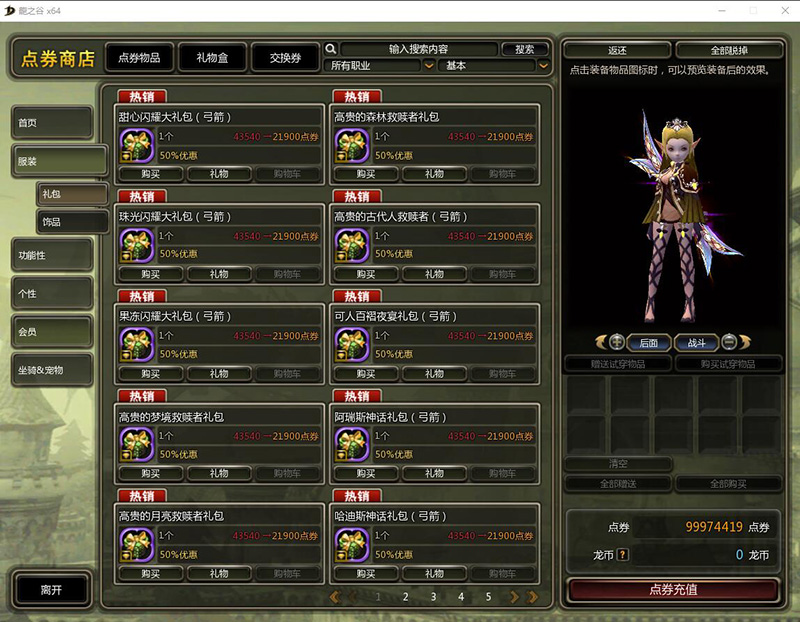Switch preview to 后面 back view
Image resolution: width=800 pixels, height=622 pixels.
pyautogui.click(x=649, y=343)
